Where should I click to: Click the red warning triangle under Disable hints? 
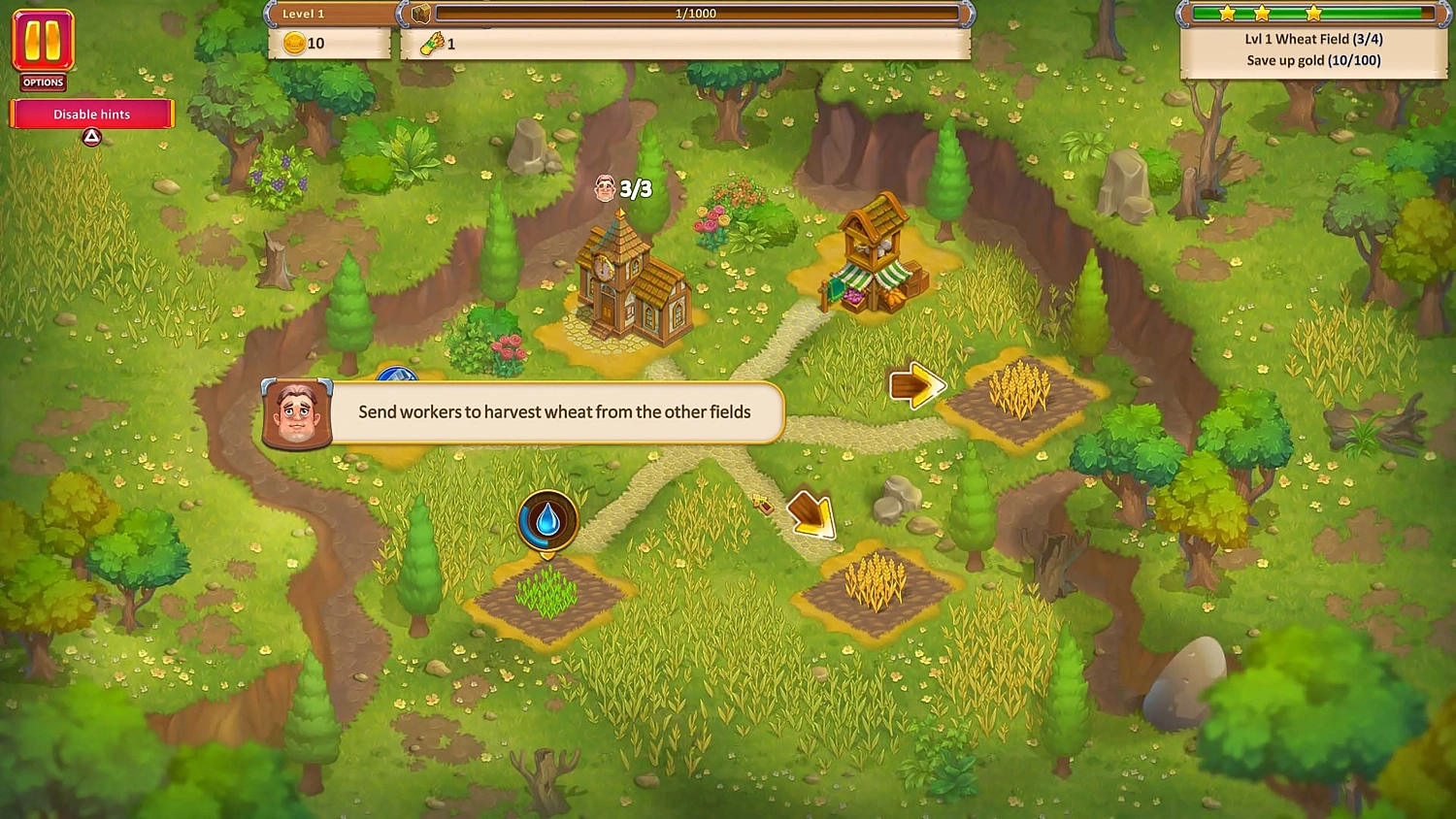click(90, 137)
